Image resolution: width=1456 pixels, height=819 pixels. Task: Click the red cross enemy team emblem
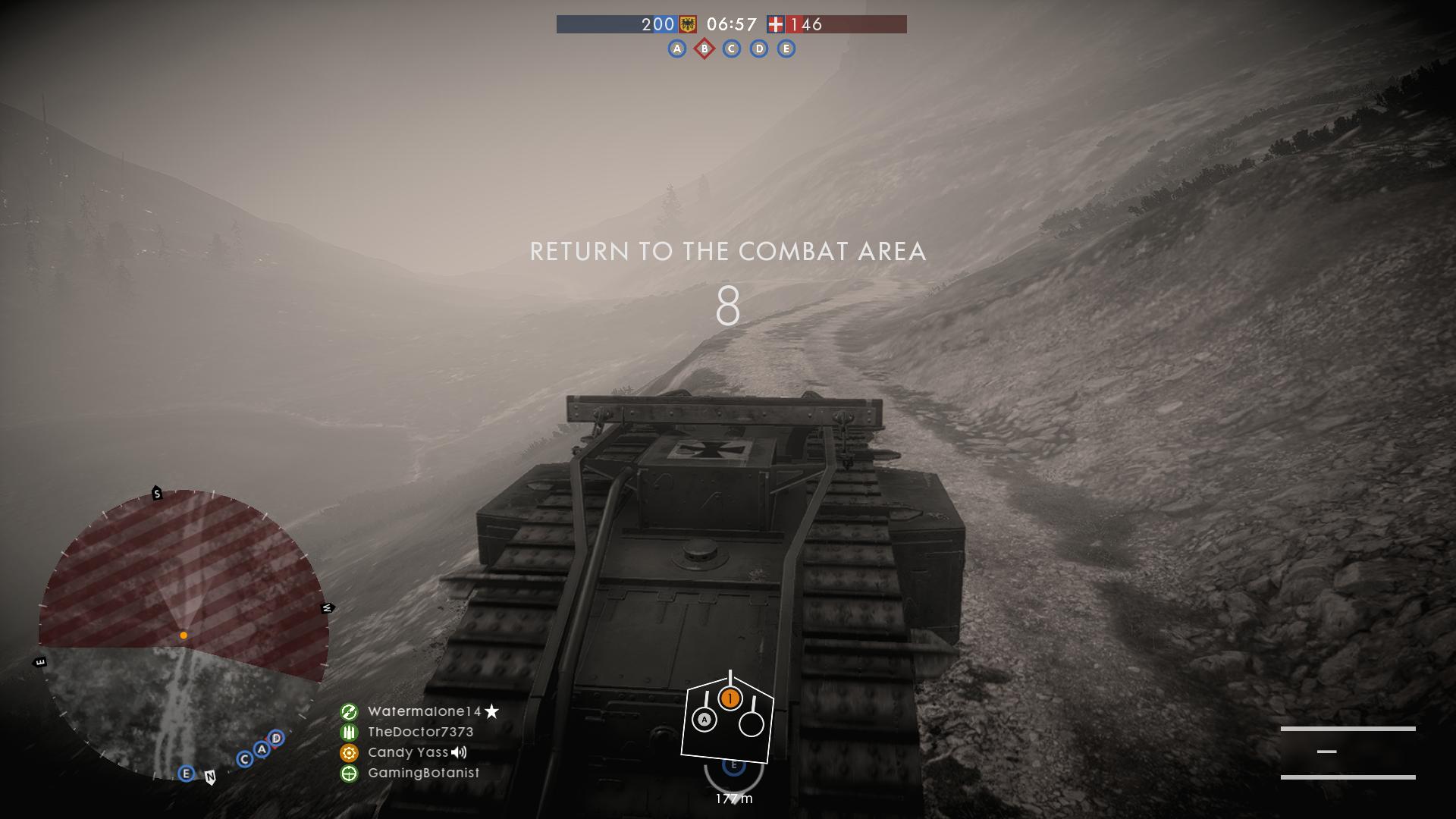[775, 24]
